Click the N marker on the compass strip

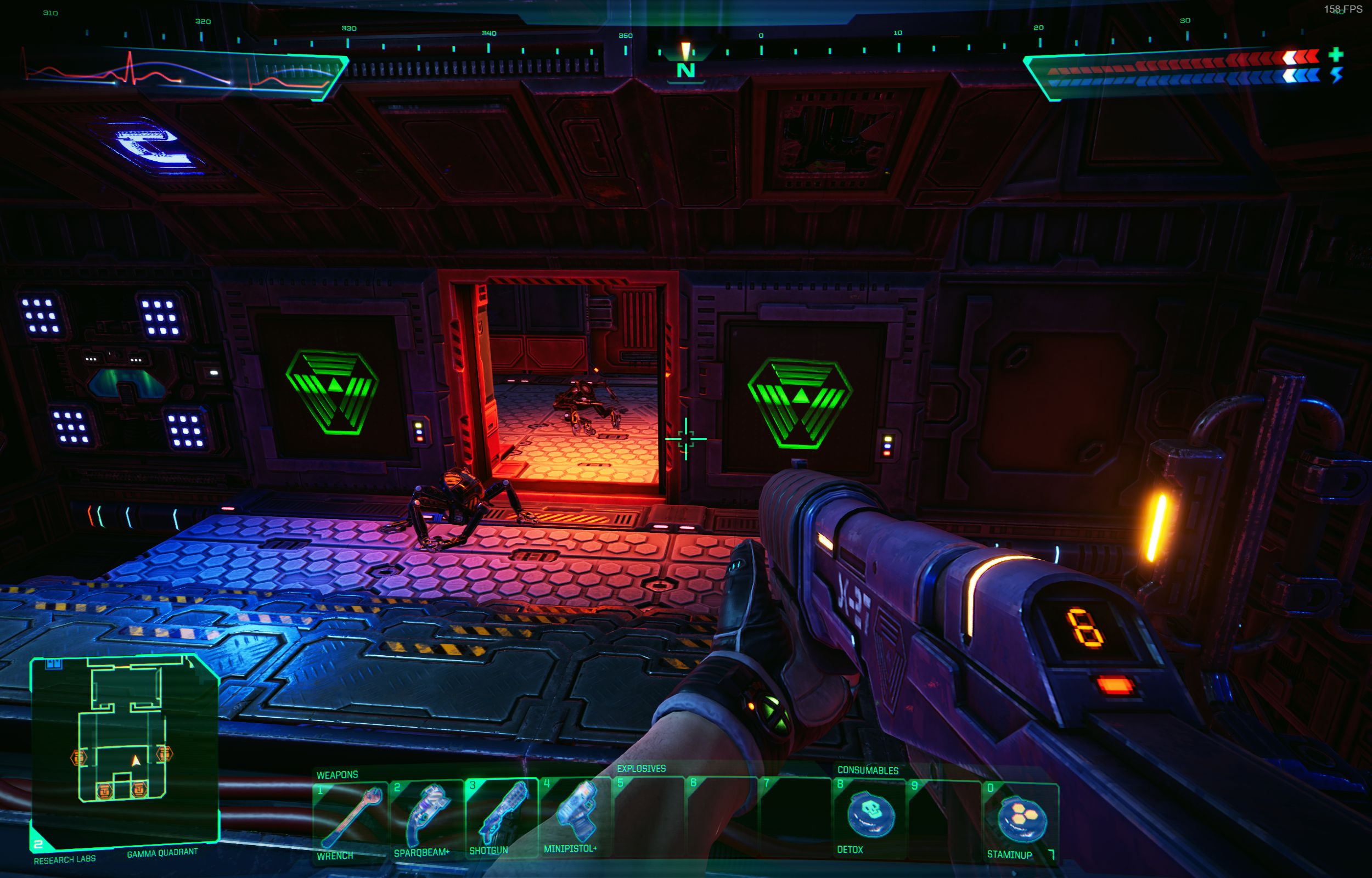point(687,70)
